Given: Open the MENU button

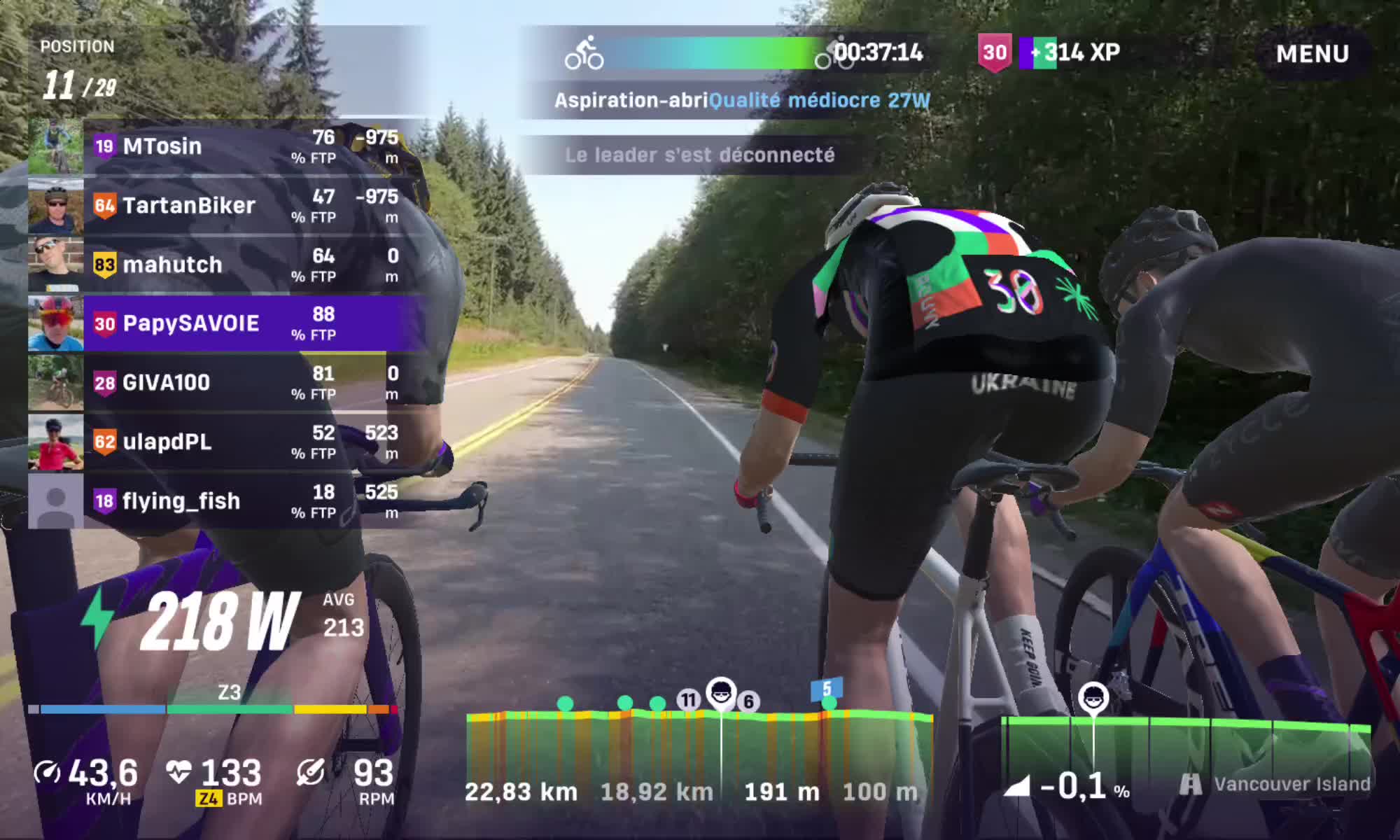Looking at the screenshot, I should [x=1312, y=54].
